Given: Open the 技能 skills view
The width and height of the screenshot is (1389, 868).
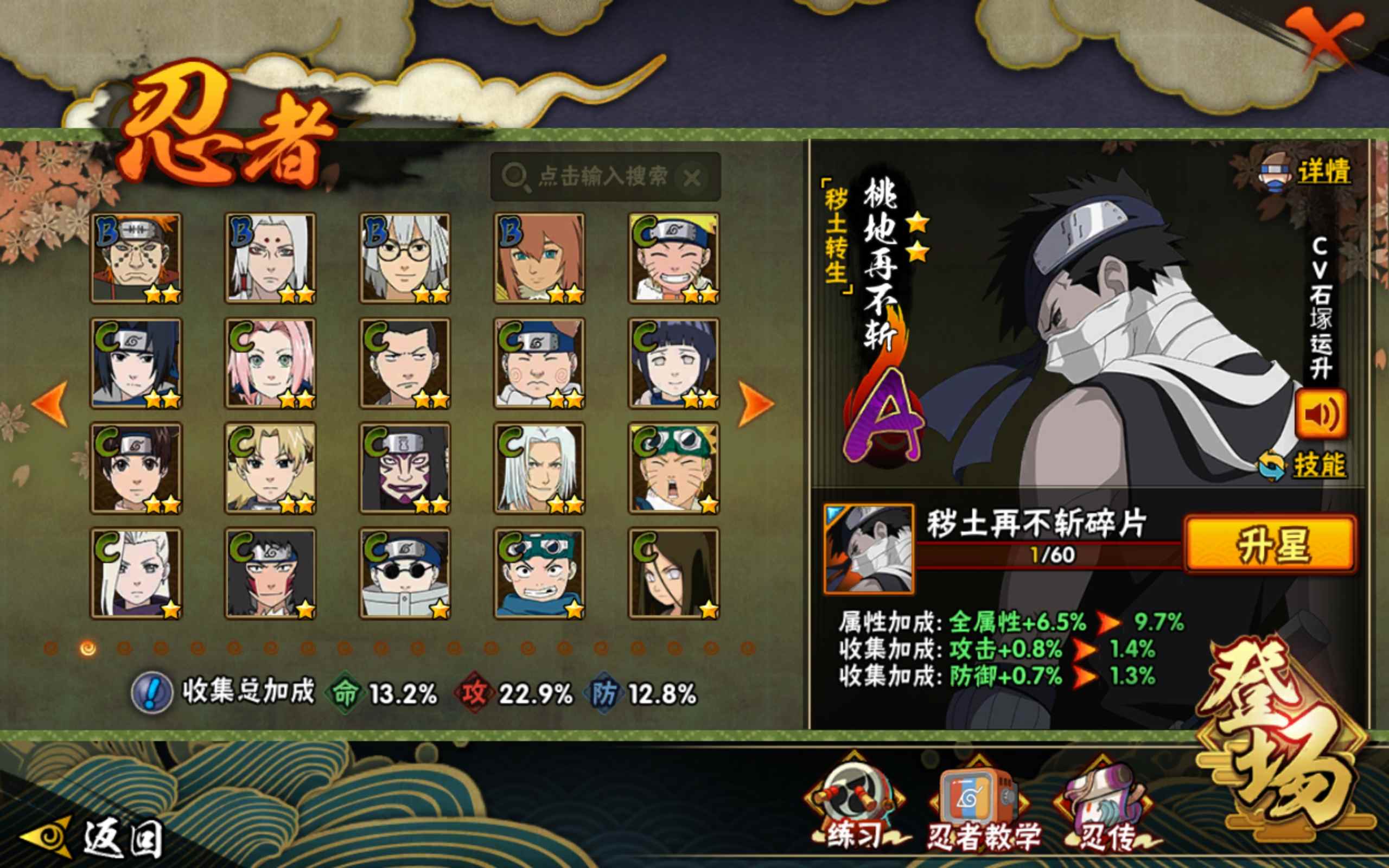Looking at the screenshot, I should (1318, 465).
